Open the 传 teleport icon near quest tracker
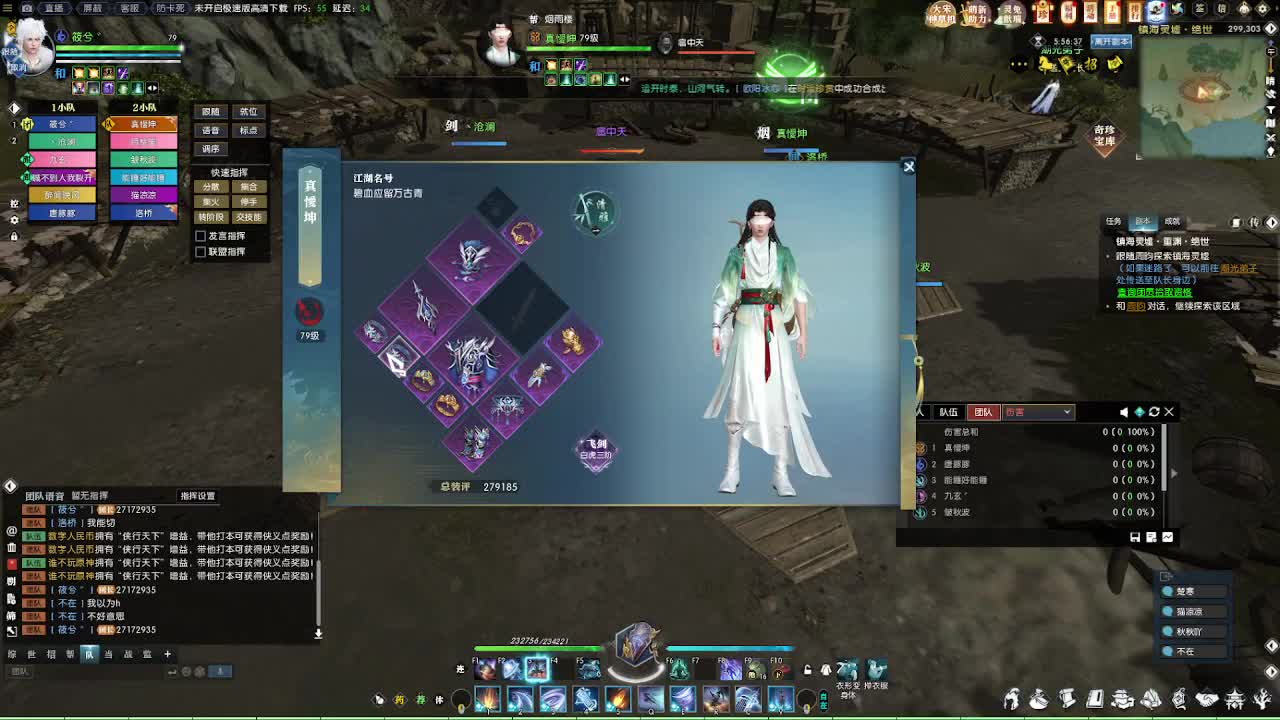The height and width of the screenshot is (720, 1280). [x=1255, y=221]
